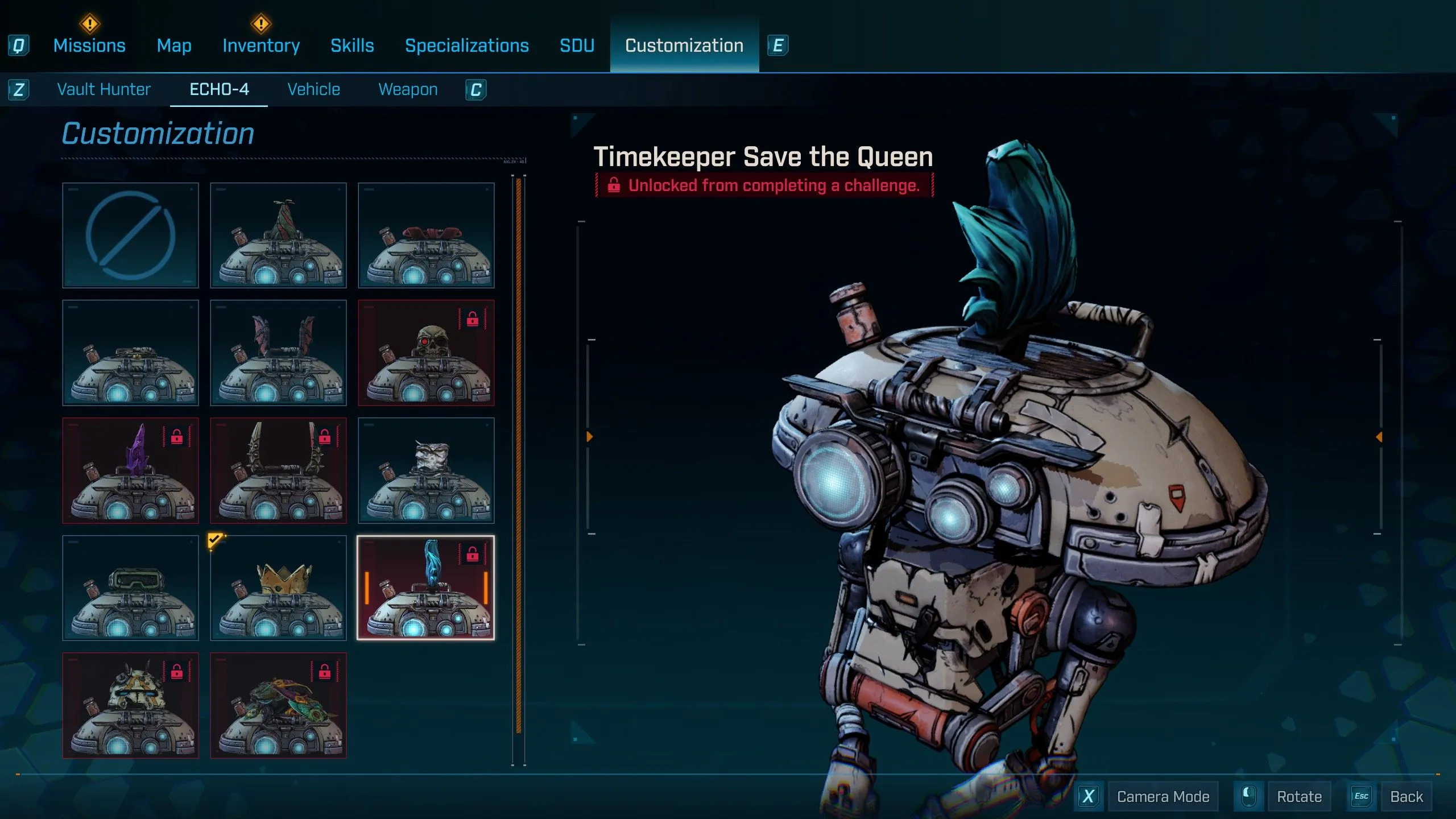
Task: Open the Missions tab
Action: click(x=89, y=45)
